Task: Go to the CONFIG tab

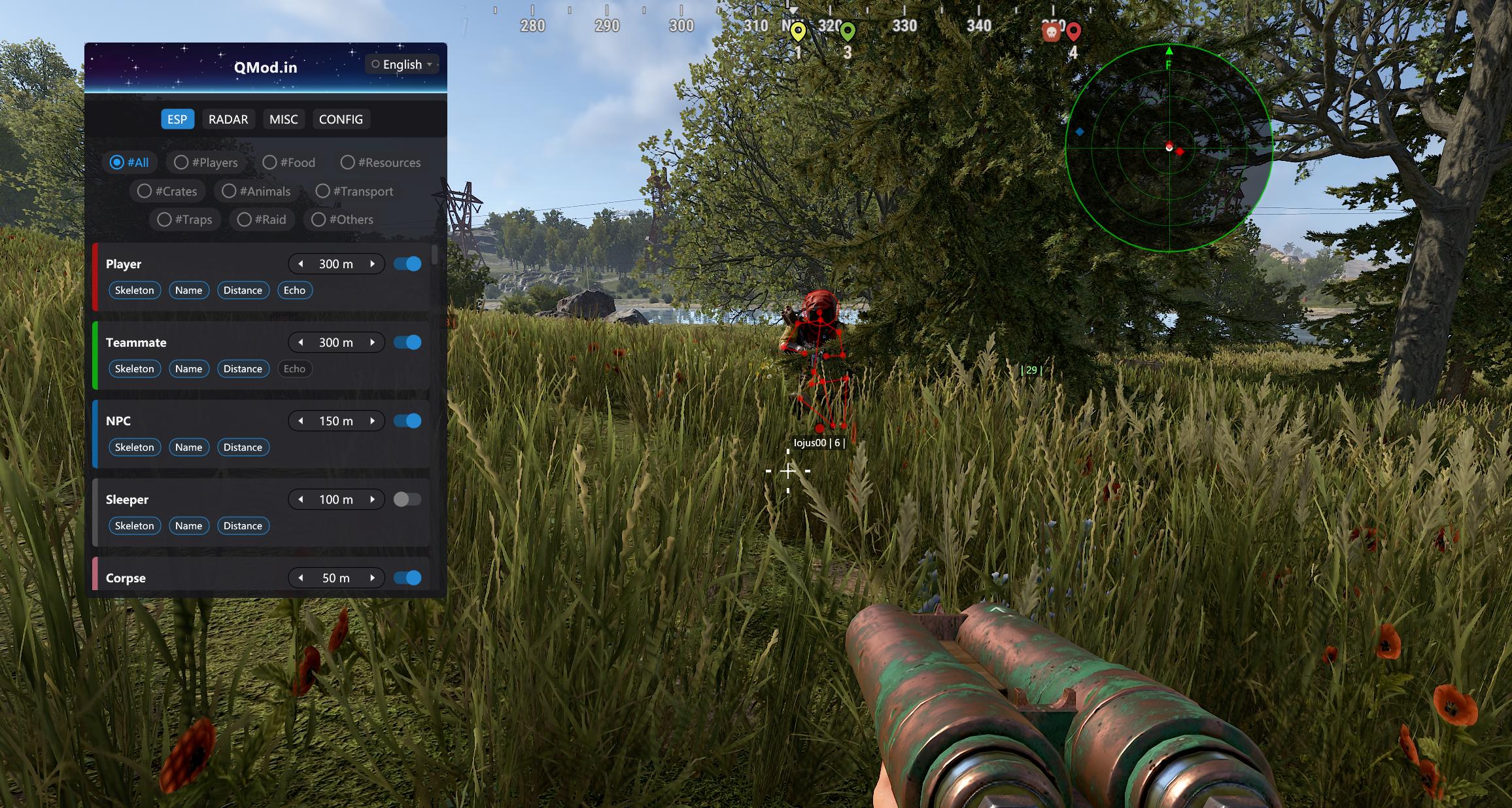Action: pos(341,119)
